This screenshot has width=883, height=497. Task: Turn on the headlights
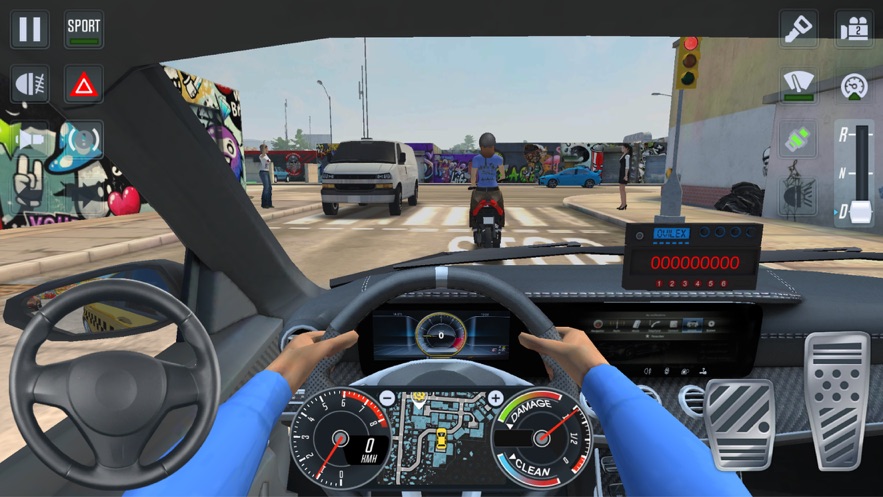(30, 85)
